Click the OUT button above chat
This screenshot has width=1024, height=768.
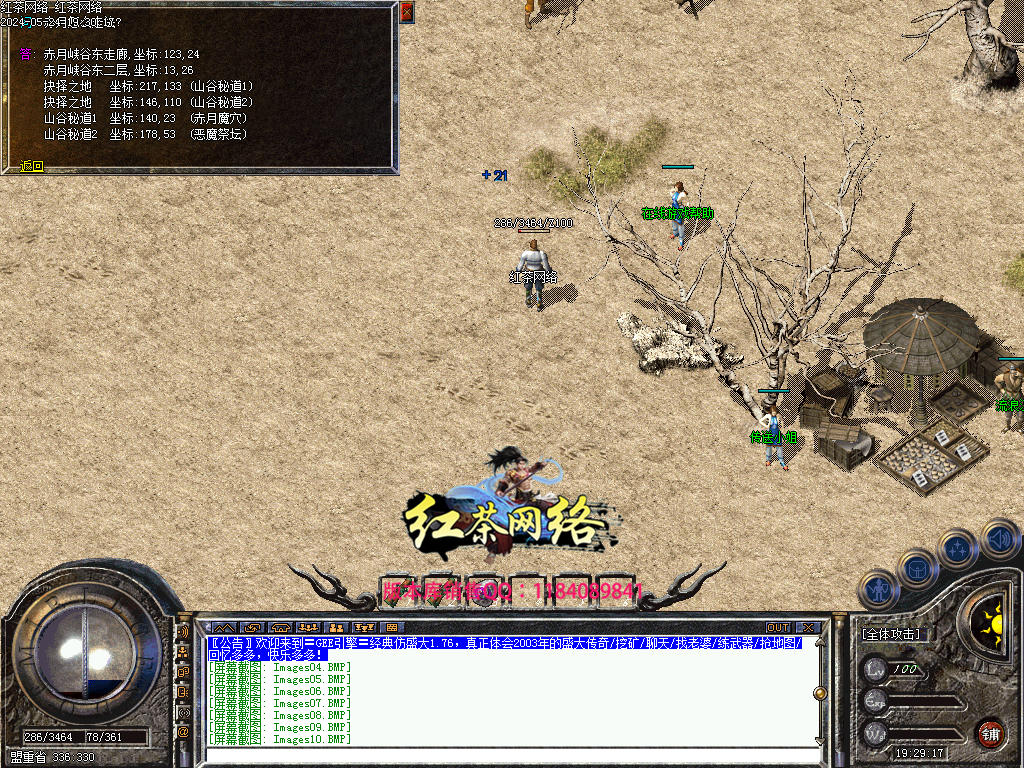click(778, 628)
